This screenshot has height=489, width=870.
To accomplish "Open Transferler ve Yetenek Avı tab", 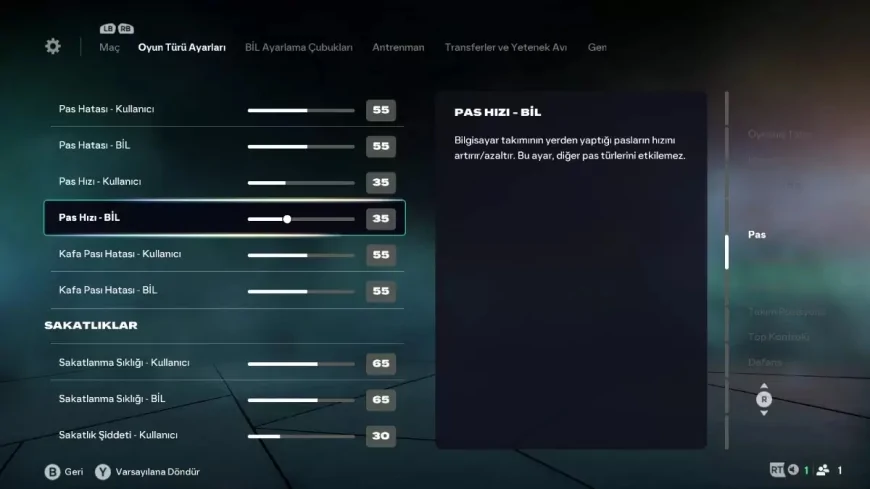I will pos(506,47).
